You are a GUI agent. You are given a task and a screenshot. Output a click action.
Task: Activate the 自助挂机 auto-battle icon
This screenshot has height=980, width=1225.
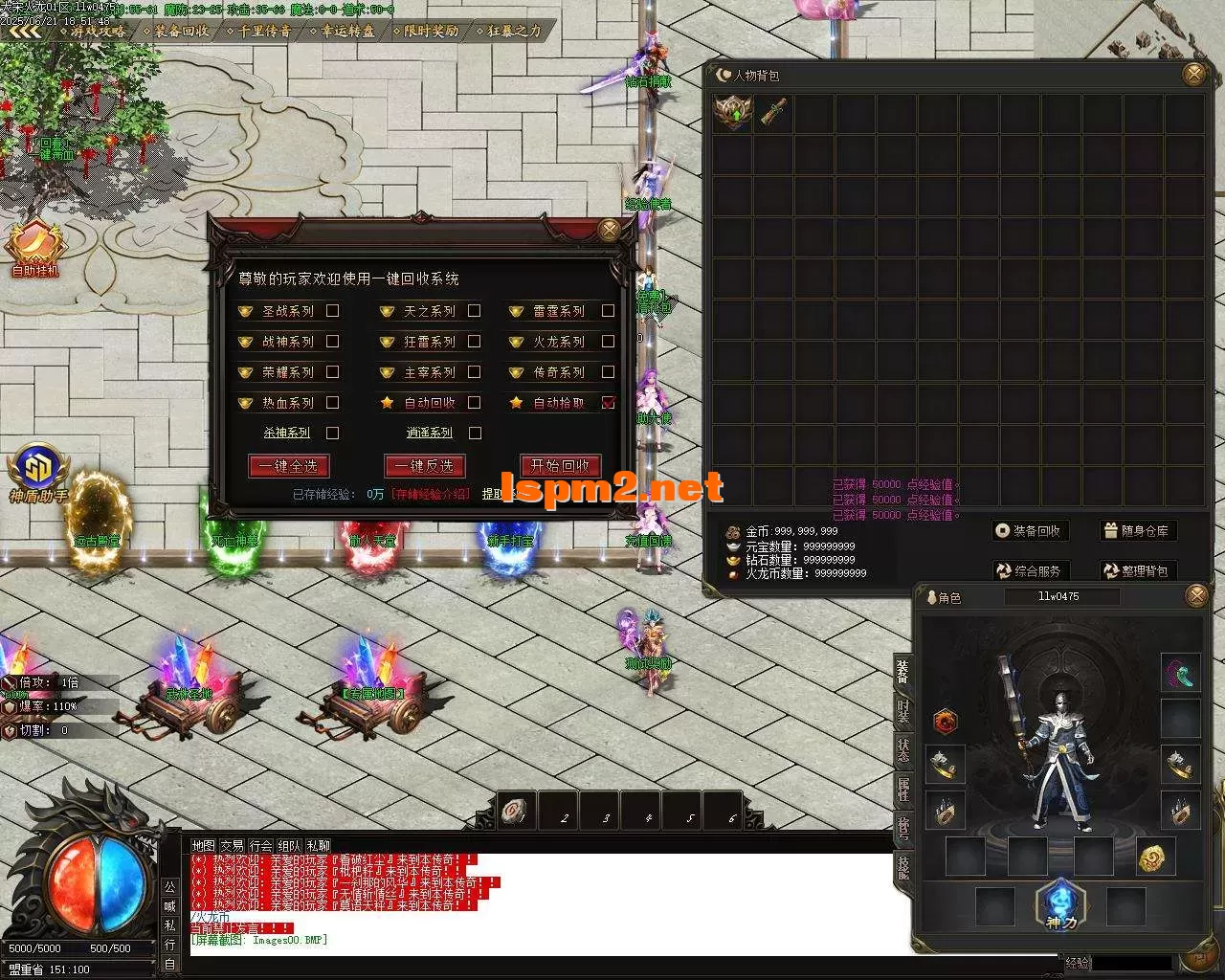point(35,248)
